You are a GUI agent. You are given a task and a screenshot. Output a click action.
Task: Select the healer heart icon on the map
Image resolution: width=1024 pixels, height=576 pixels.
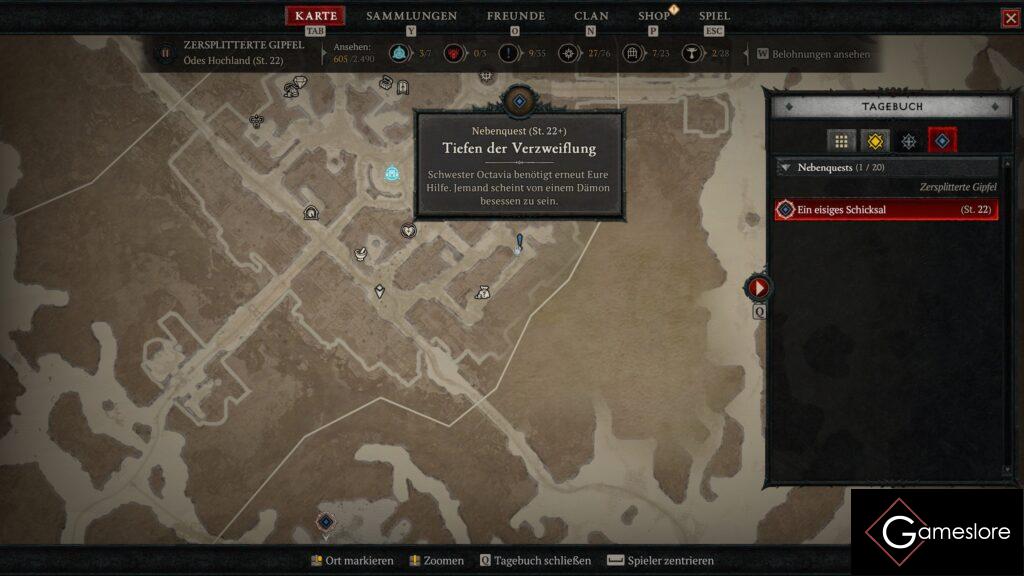408,231
